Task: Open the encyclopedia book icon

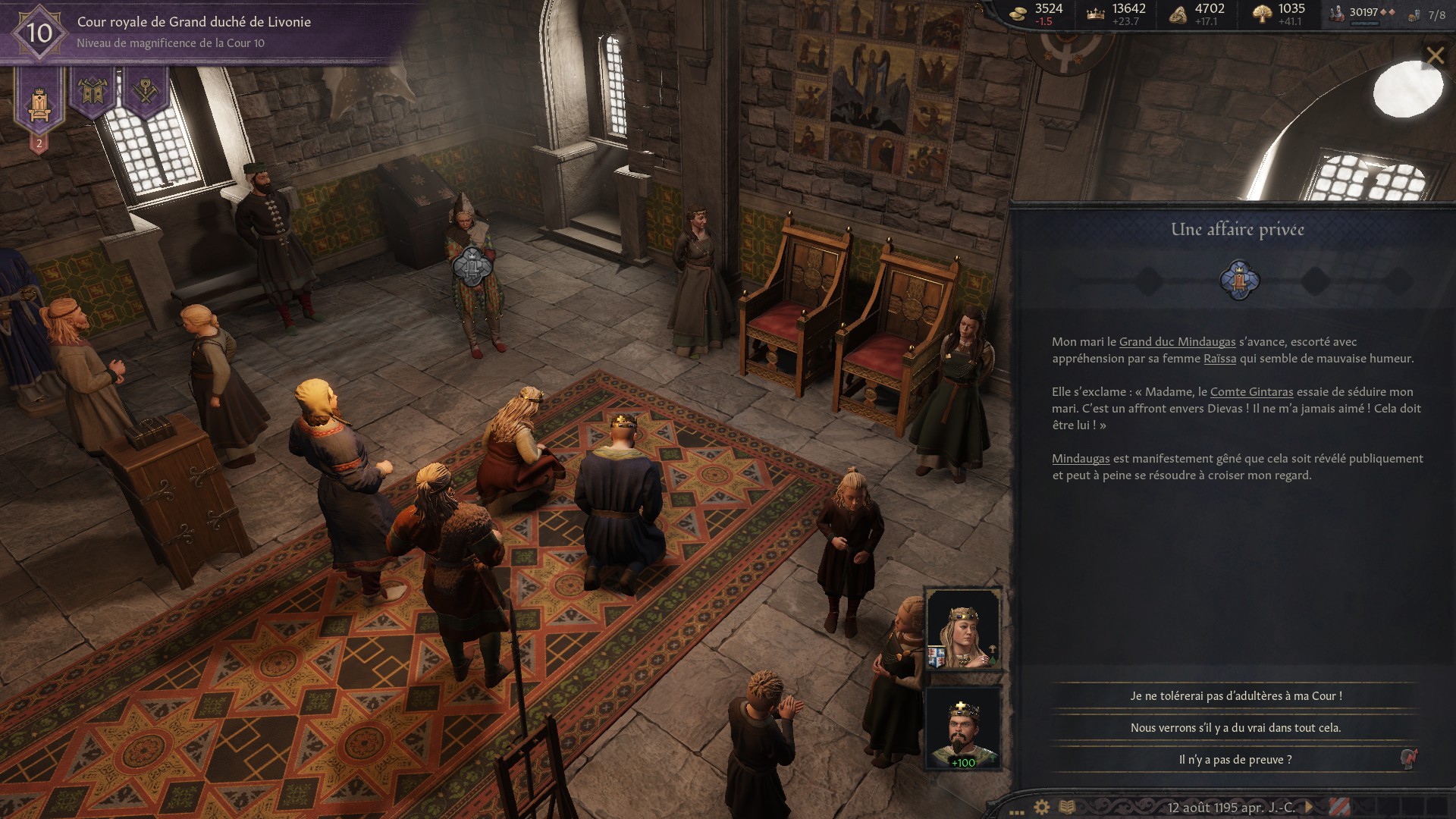Action: 1067,807
